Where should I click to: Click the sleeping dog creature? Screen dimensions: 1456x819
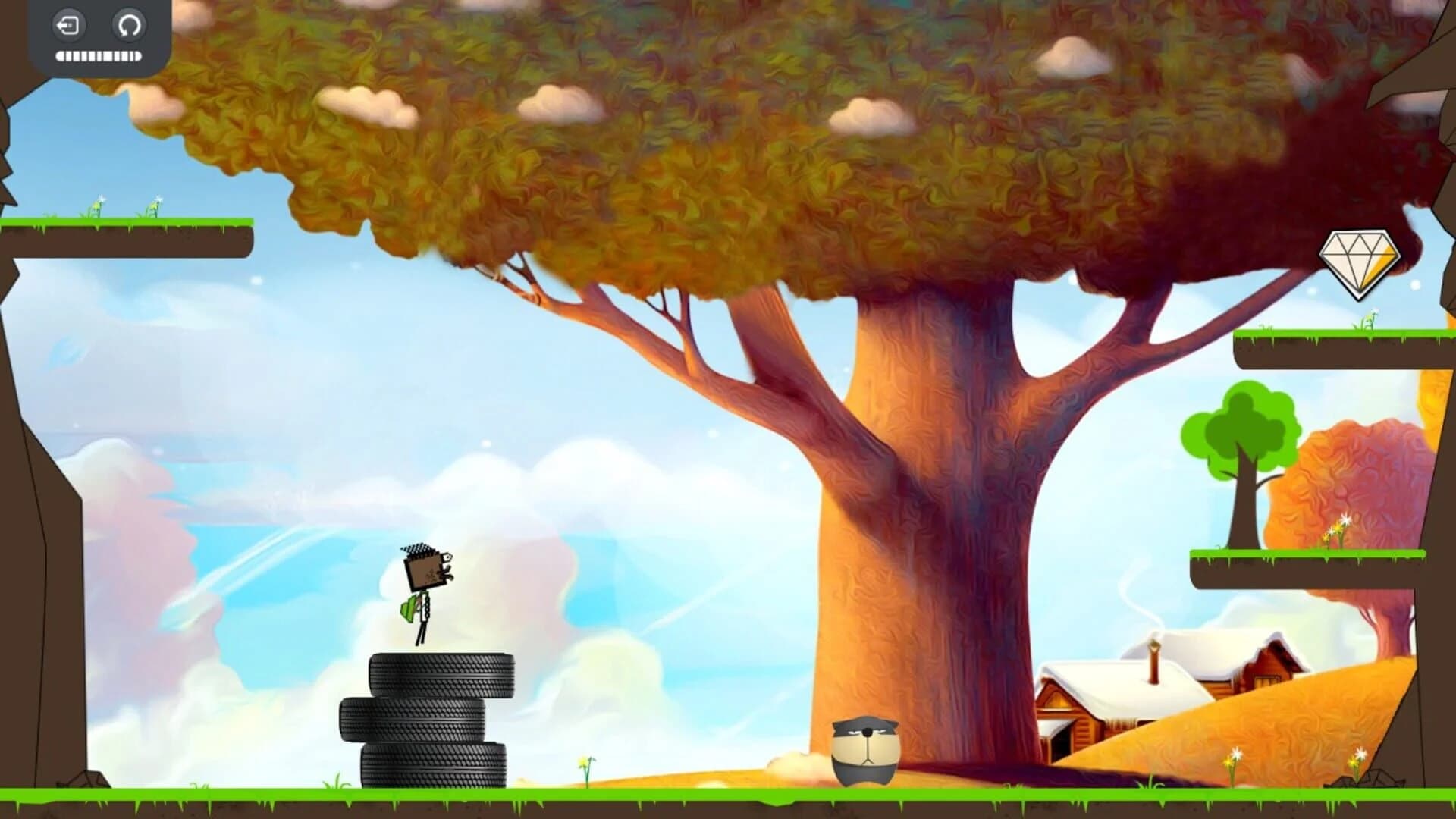coord(867,747)
